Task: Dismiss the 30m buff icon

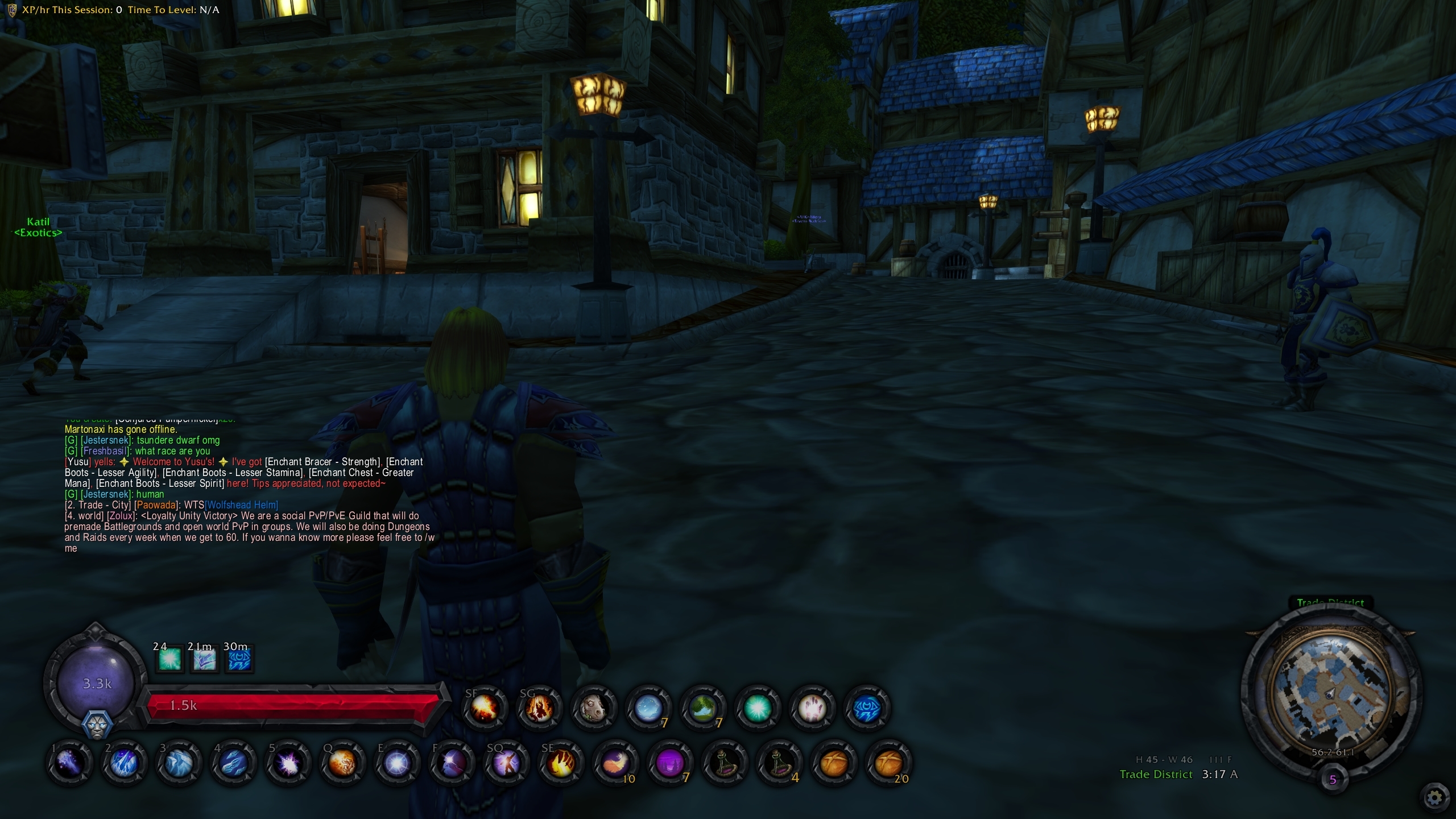Action: click(239, 659)
